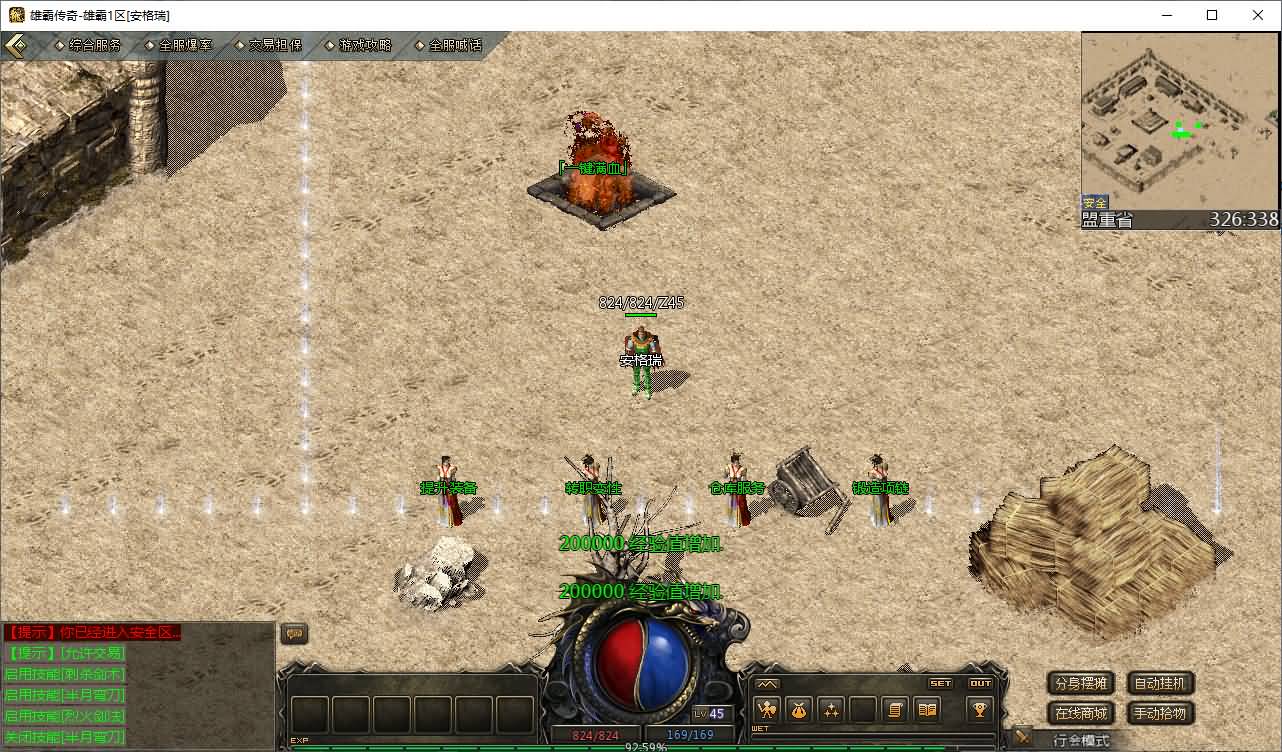Collapse the top menu with the arrow
The width and height of the screenshot is (1282, 752).
pyautogui.click(x=17, y=46)
